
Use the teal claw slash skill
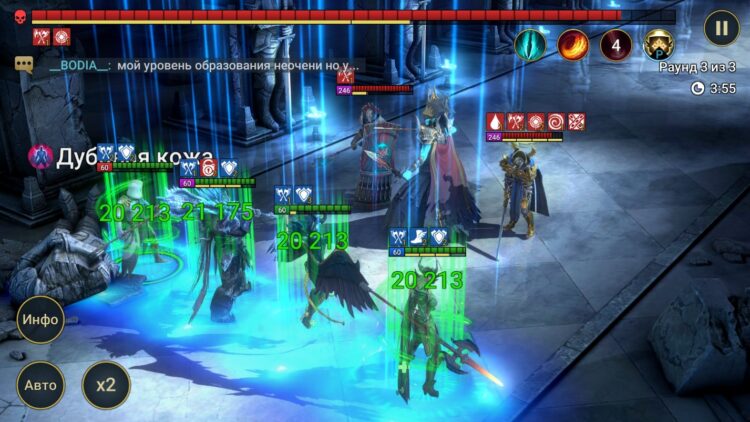coord(530,44)
